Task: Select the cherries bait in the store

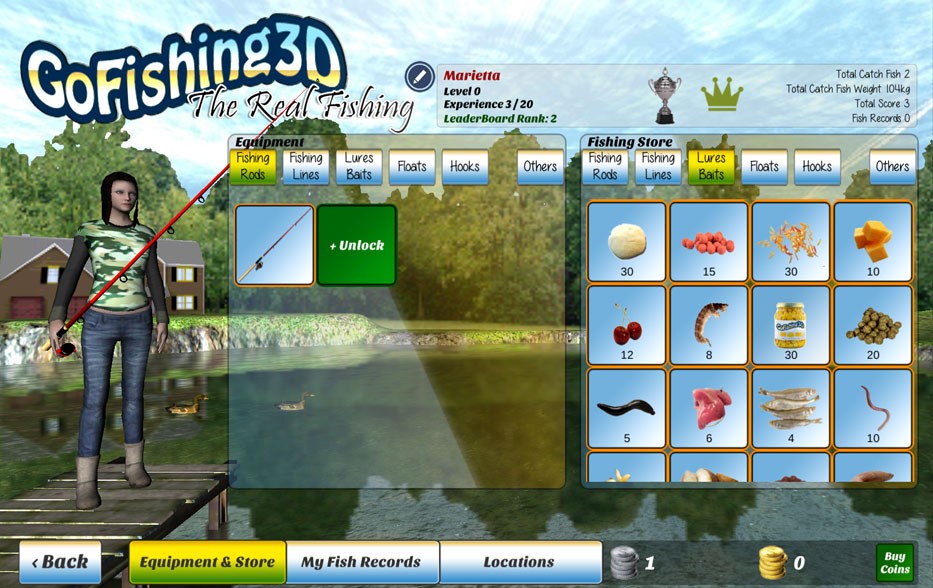Action: point(627,326)
